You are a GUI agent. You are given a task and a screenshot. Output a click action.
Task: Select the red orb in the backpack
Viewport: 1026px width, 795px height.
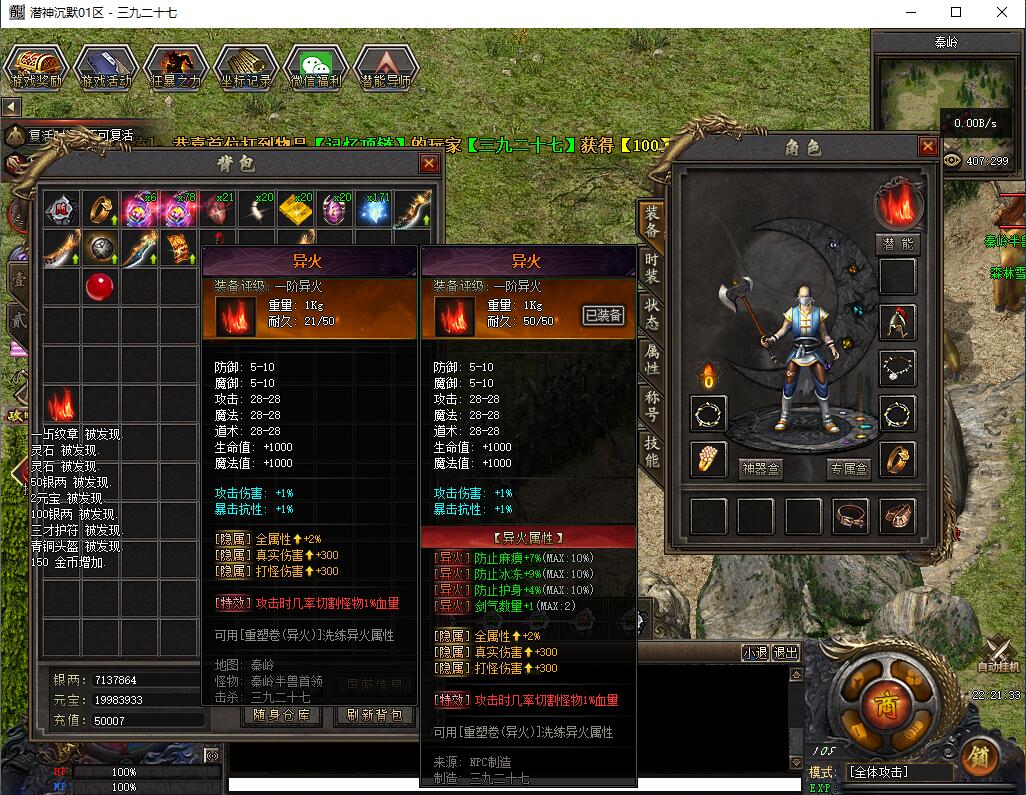tap(99, 286)
